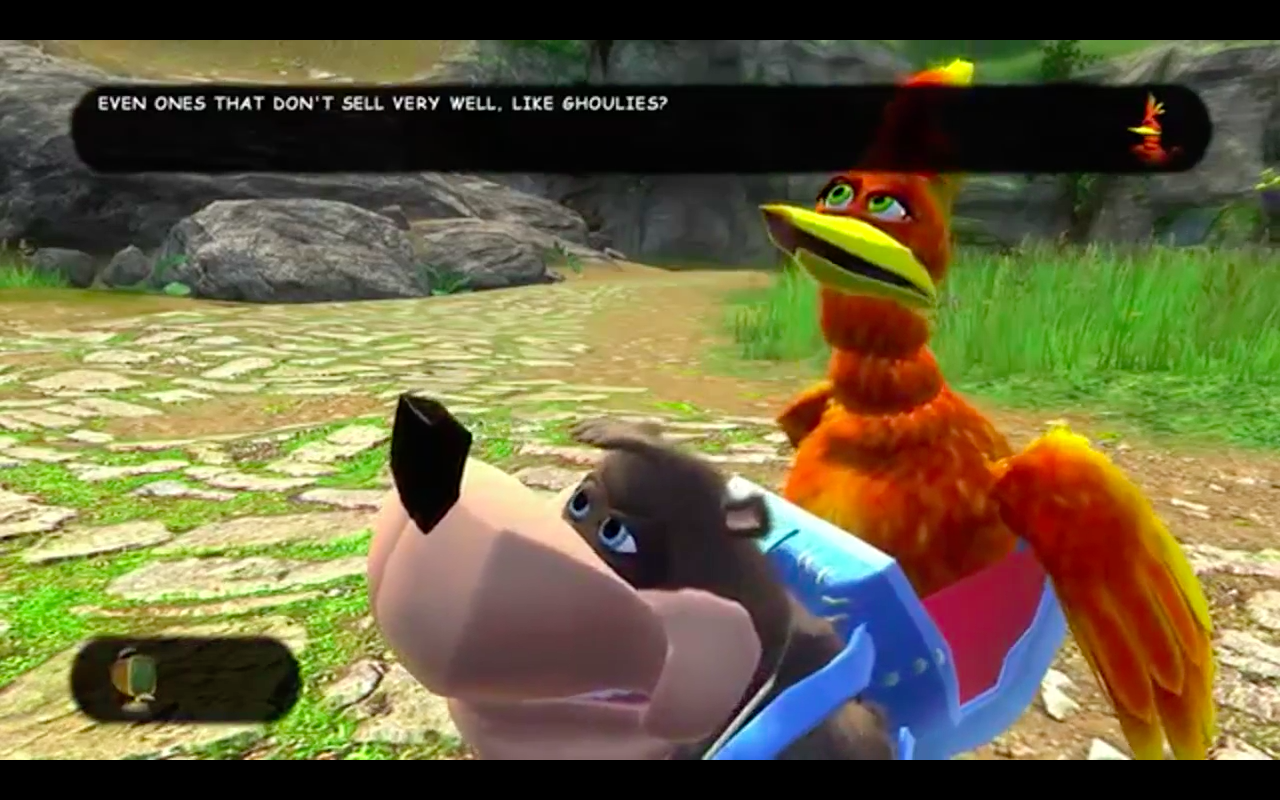1280x800 pixels.
Task: Click Kazooie's speaker portrait in the dialogue box
Action: click(1152, 130)
